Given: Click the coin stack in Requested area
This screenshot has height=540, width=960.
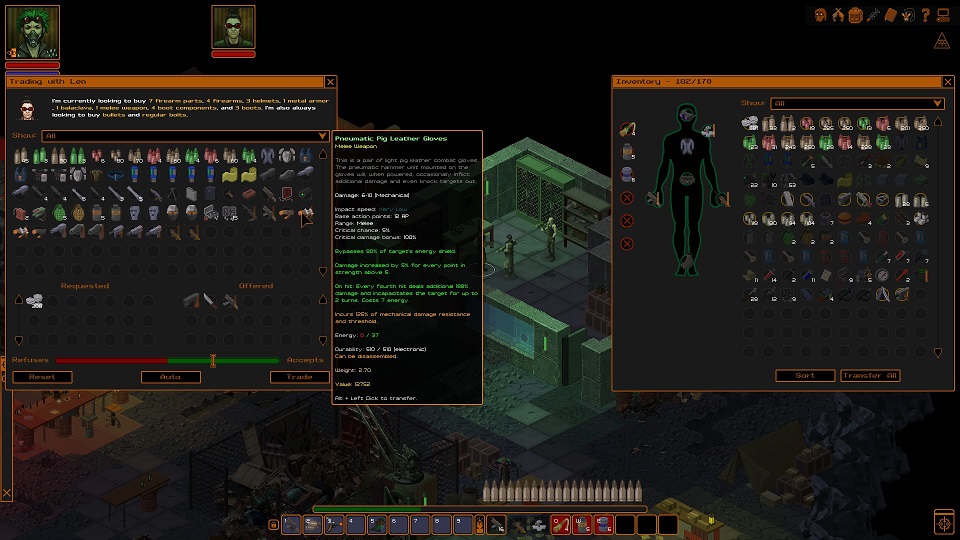Looking at the screenshot, I should (37, 299).
